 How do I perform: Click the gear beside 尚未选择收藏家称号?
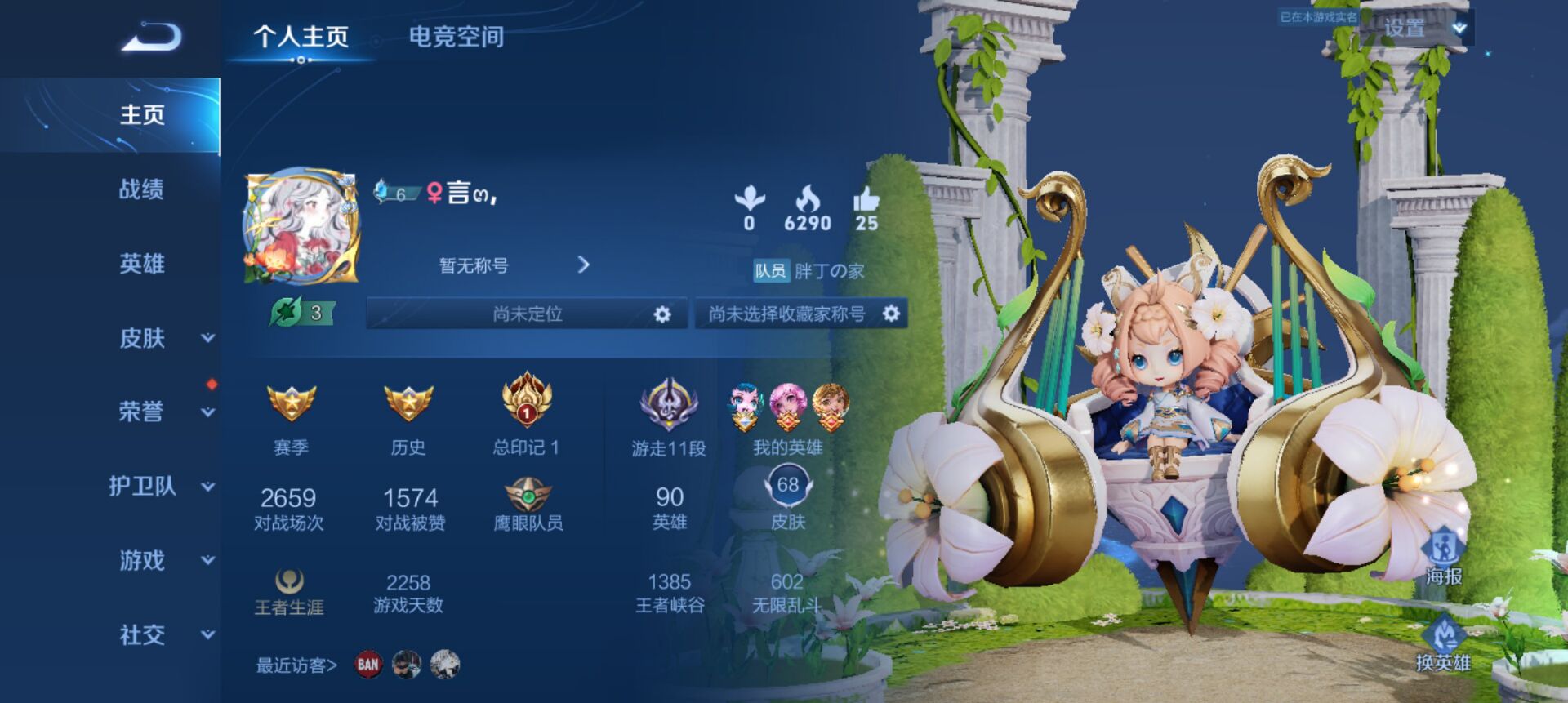point(892,312)
